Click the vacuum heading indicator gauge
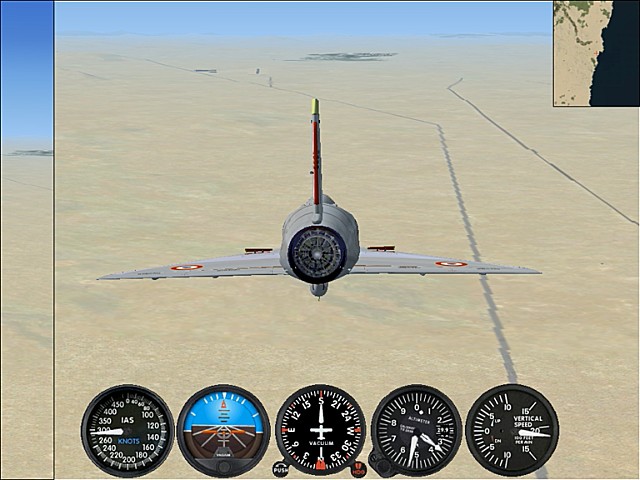 (x=320, y=430)
